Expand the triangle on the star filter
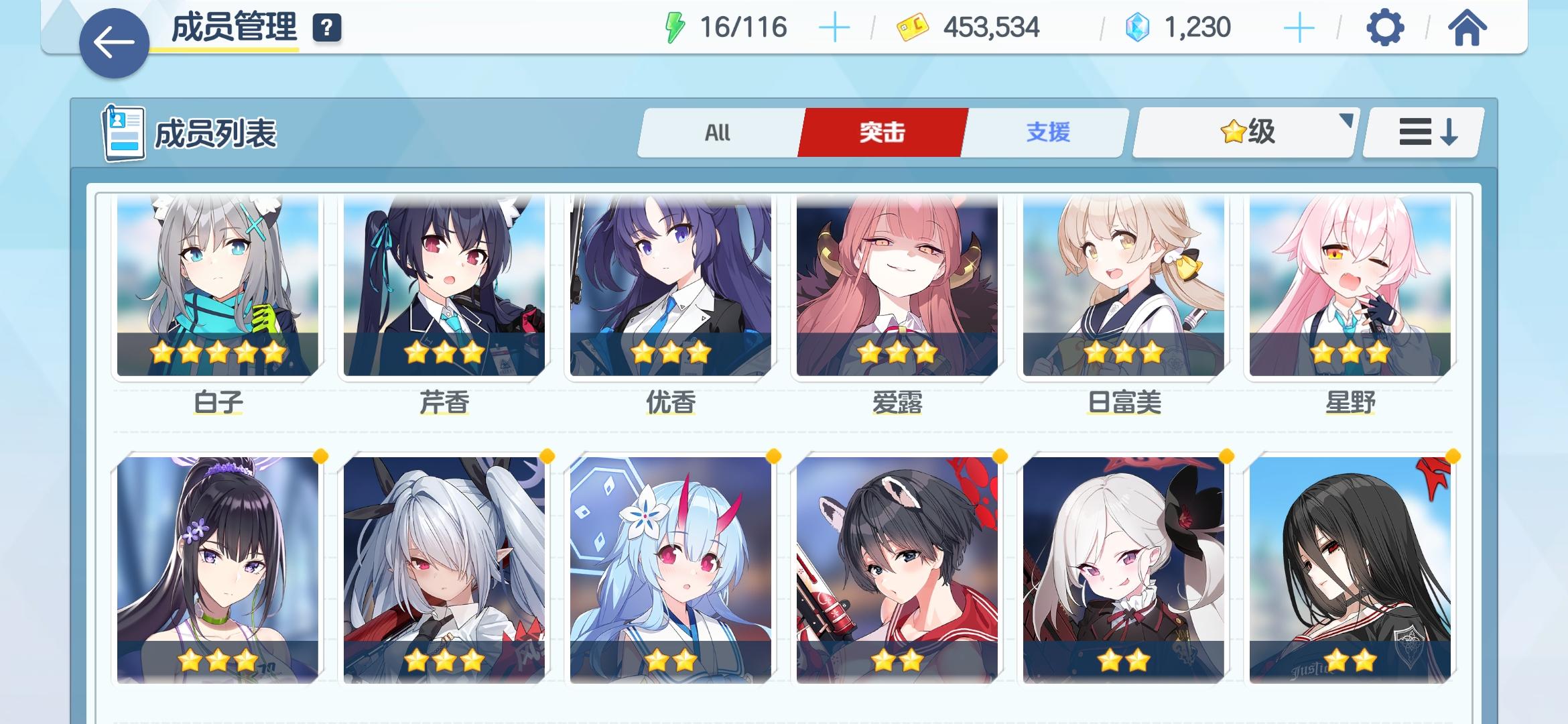Screen dimensions: 1568x724 1345,121
